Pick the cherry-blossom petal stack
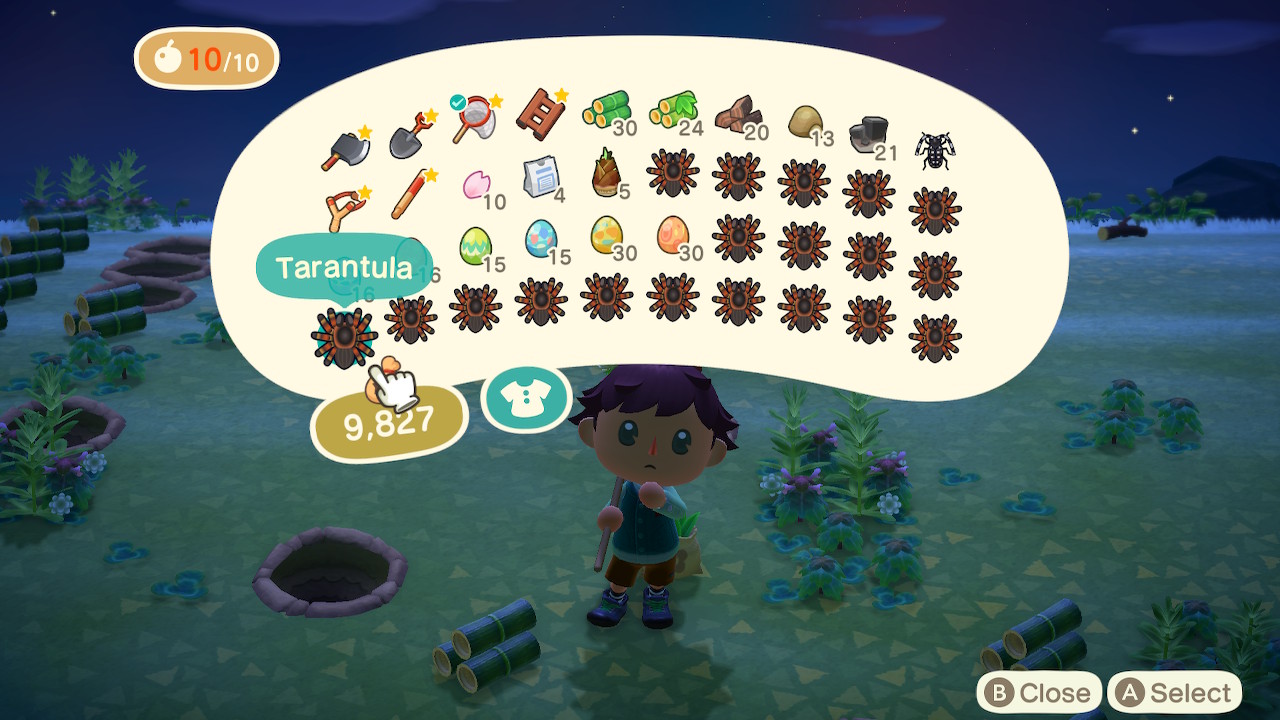 pyautogui.click(x=476, y=185)
